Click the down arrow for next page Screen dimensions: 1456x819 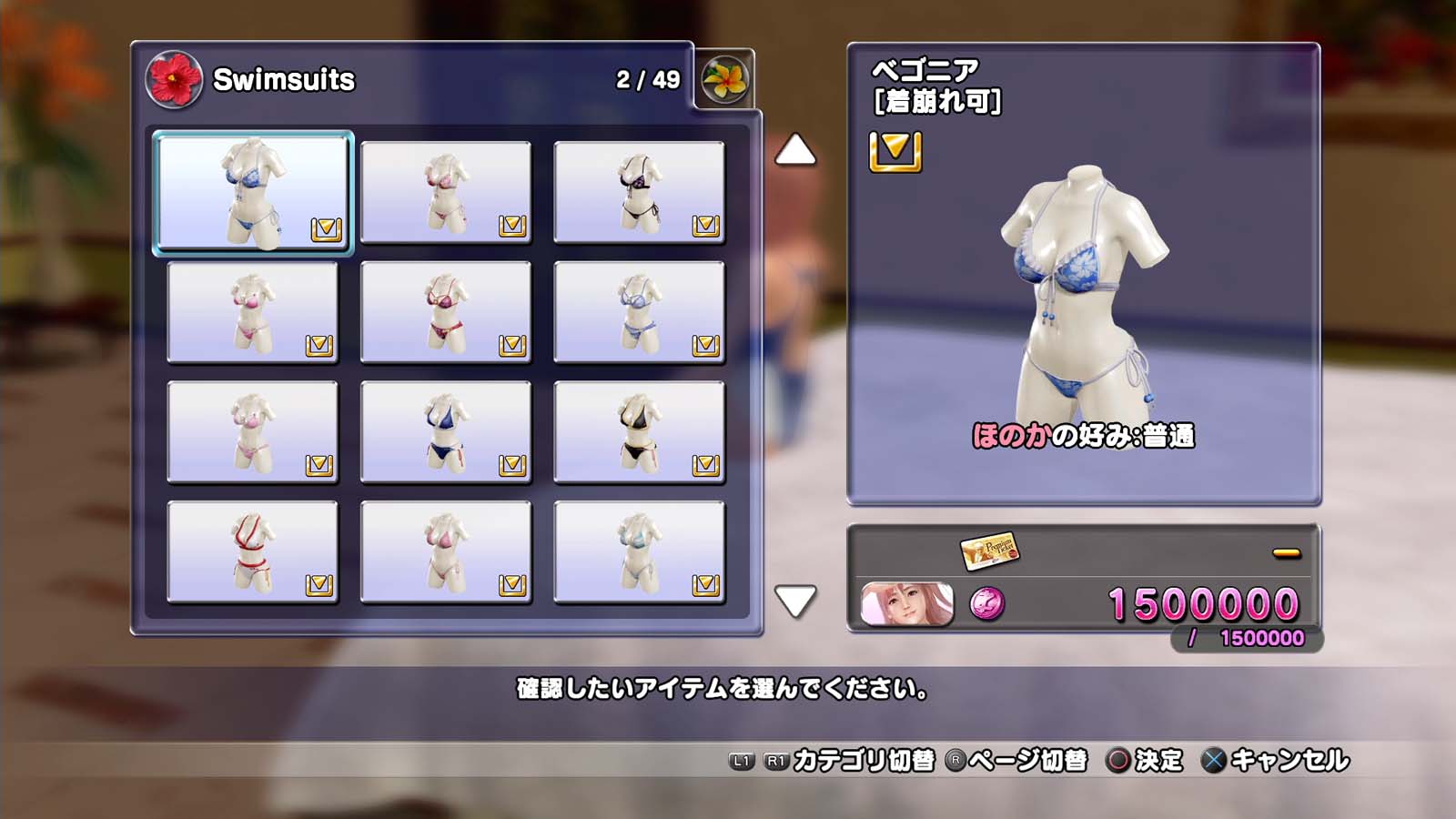(794, 601)
